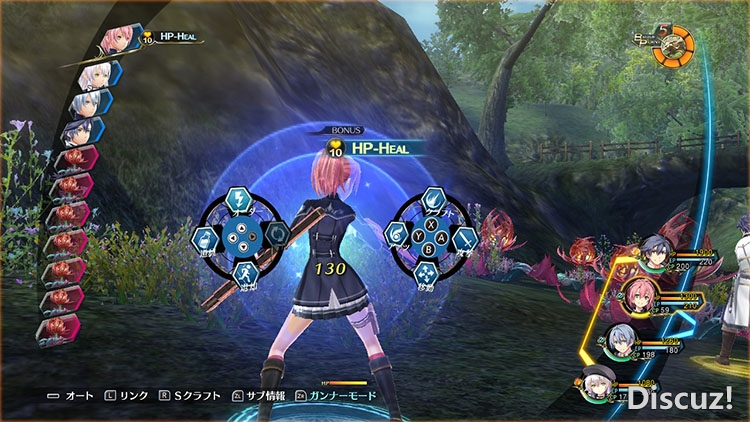Click the dark-haired boy's turn order portrait
Image resolution: width=750 pixels, height=422 pixels.
83,133
